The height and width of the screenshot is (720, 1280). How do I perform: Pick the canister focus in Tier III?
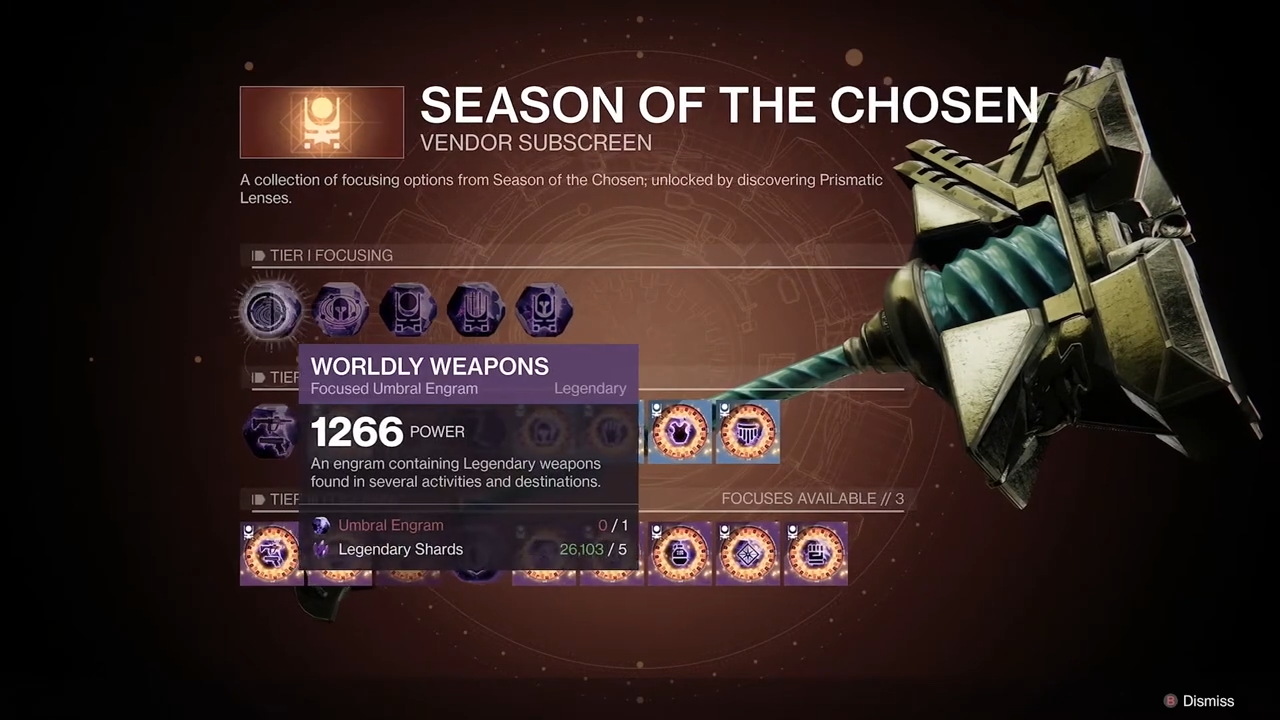[680, 553]
